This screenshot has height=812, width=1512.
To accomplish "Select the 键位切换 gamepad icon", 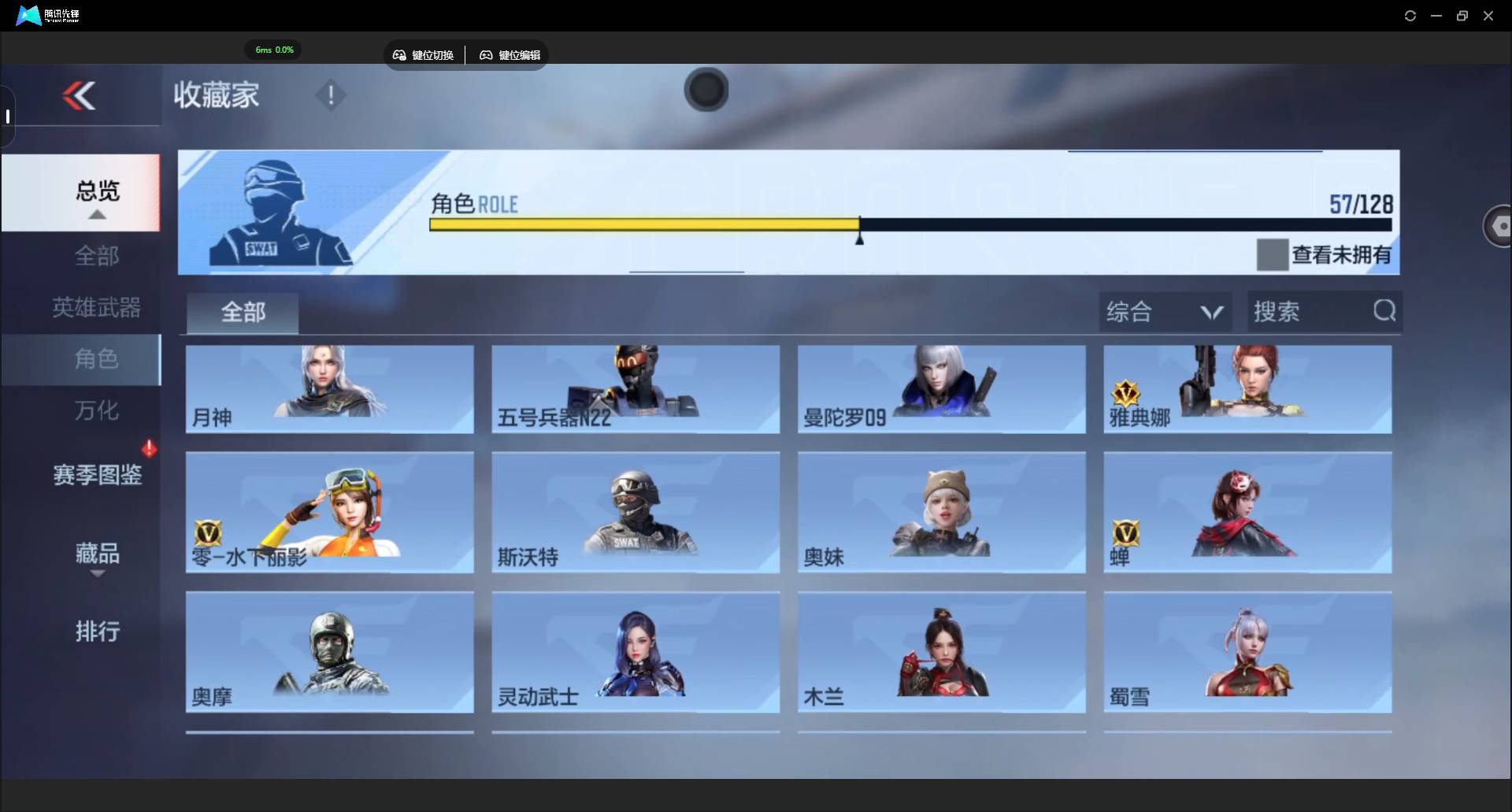I will (x=399, y=55).
